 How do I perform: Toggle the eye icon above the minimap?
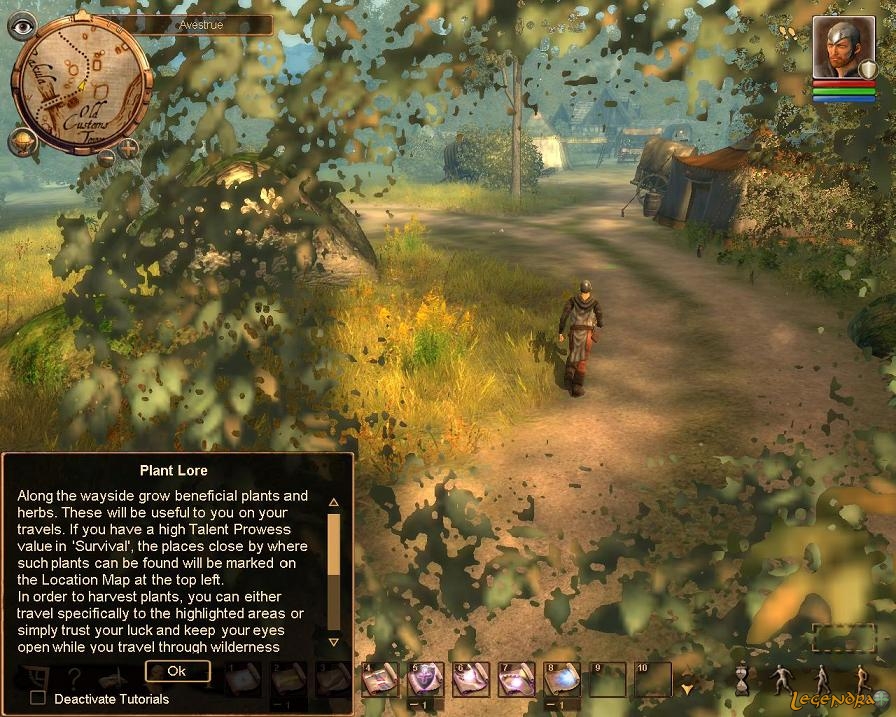point(21,26)
